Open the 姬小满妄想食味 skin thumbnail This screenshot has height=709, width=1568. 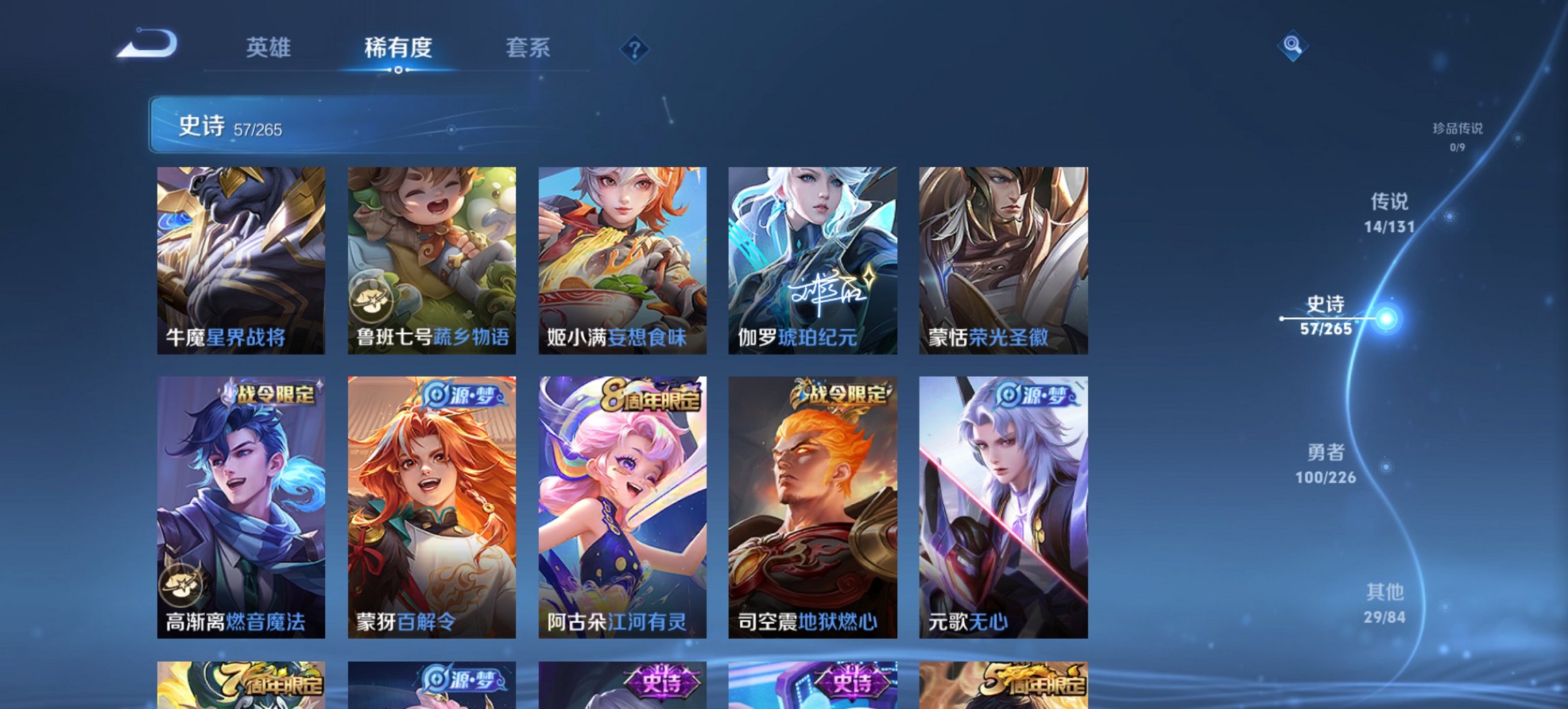click(x=625, y=260)
